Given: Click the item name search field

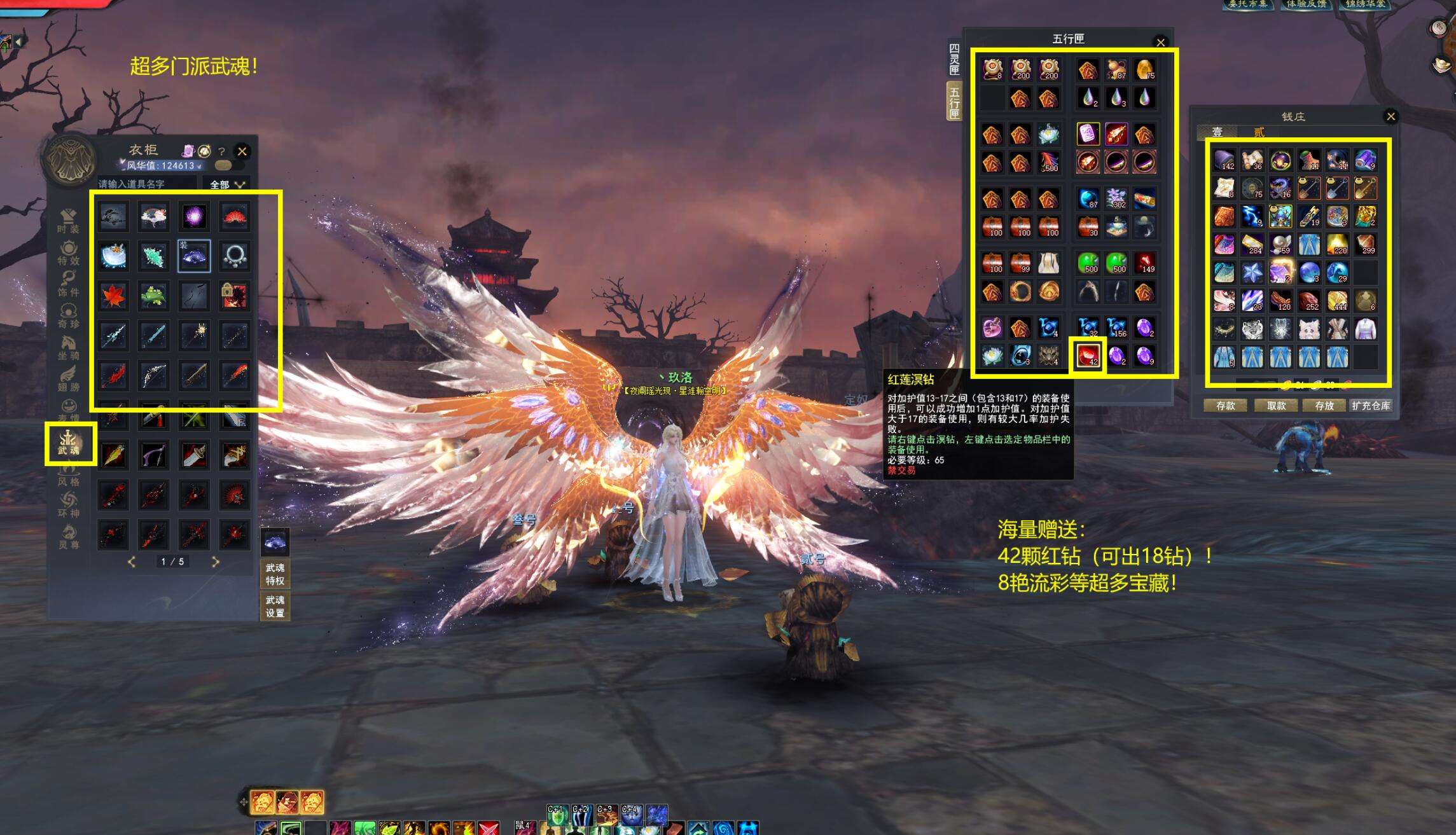Looking at the screenshot, I should pos(146,184).
